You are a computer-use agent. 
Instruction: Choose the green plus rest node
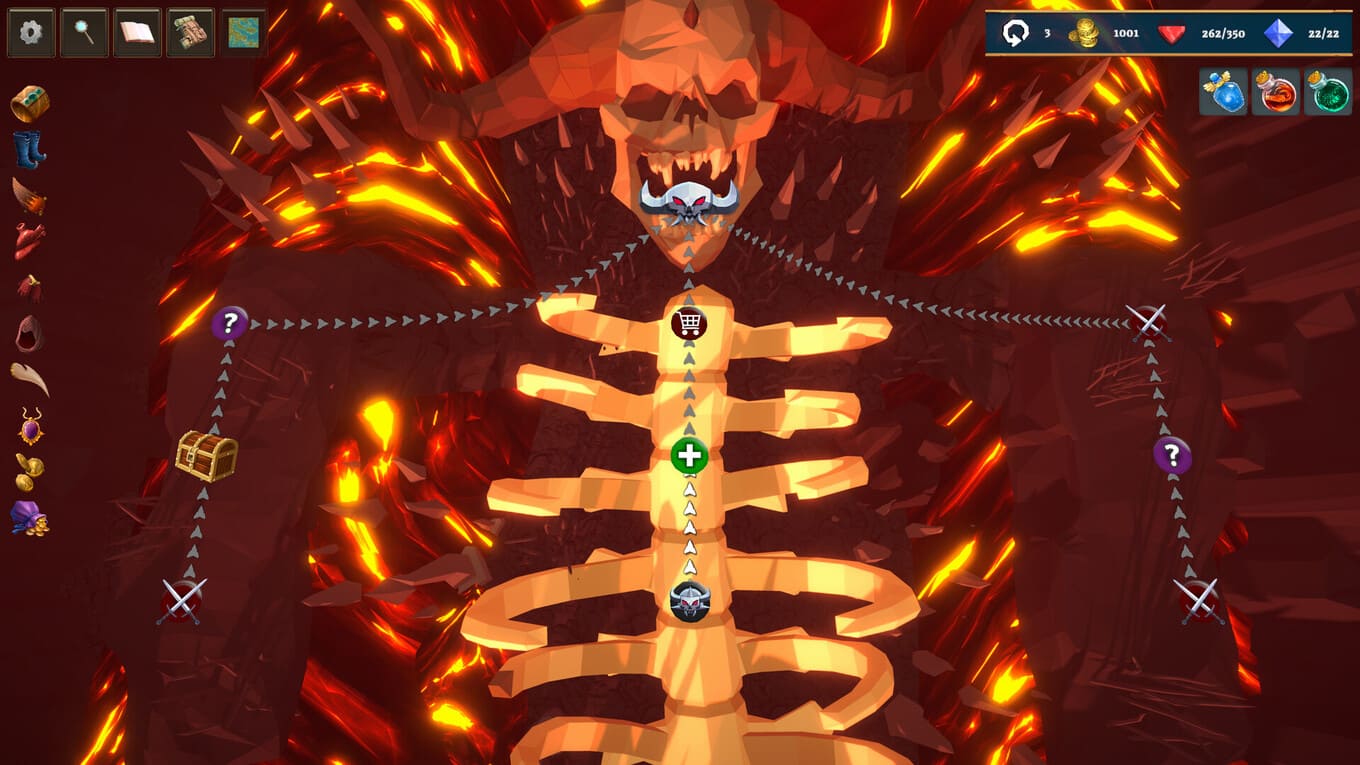point(689,456)
